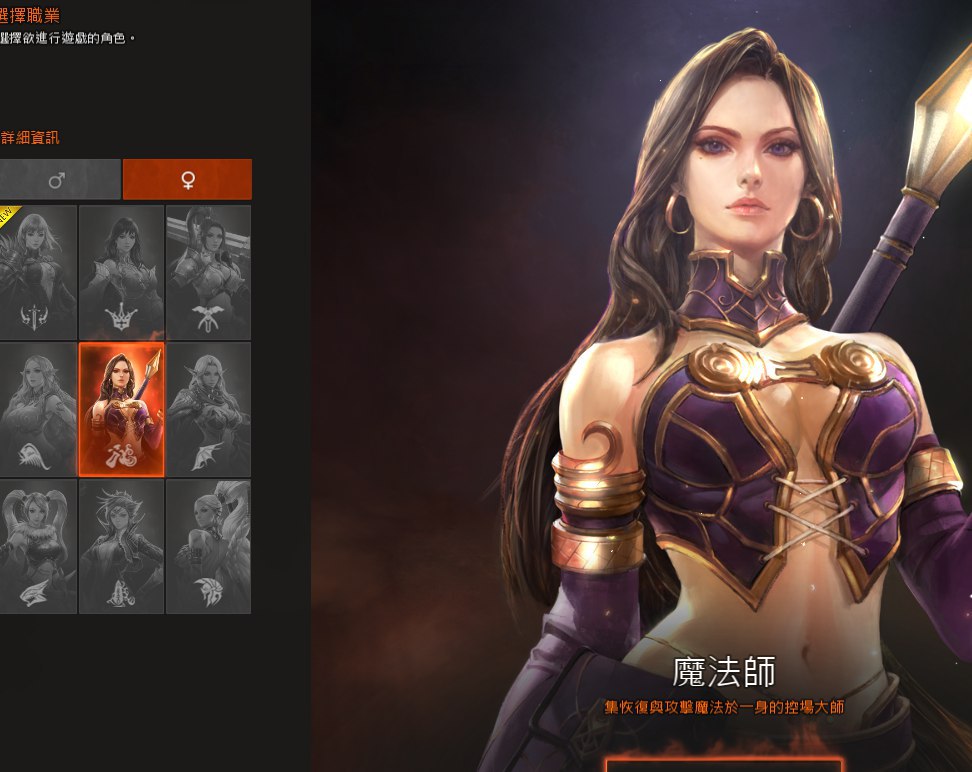This screenshot has height=772, width=972.
Task: Choose the class portrait with NEW ribbon
Action: click(x=38, y=272)
